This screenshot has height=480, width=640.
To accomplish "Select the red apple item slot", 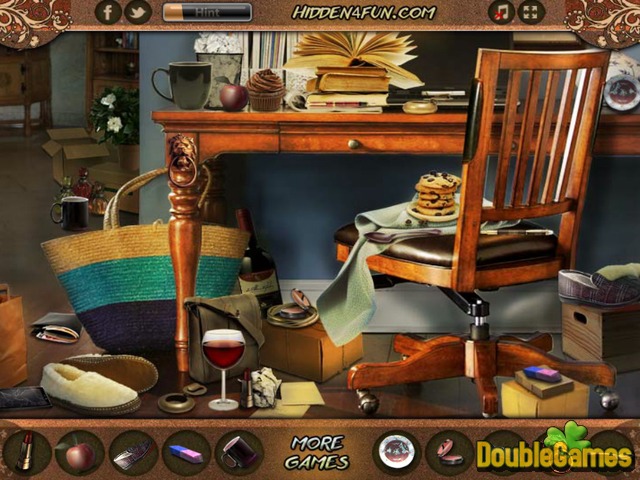I will pyautogui.click(x=79, y=452).
